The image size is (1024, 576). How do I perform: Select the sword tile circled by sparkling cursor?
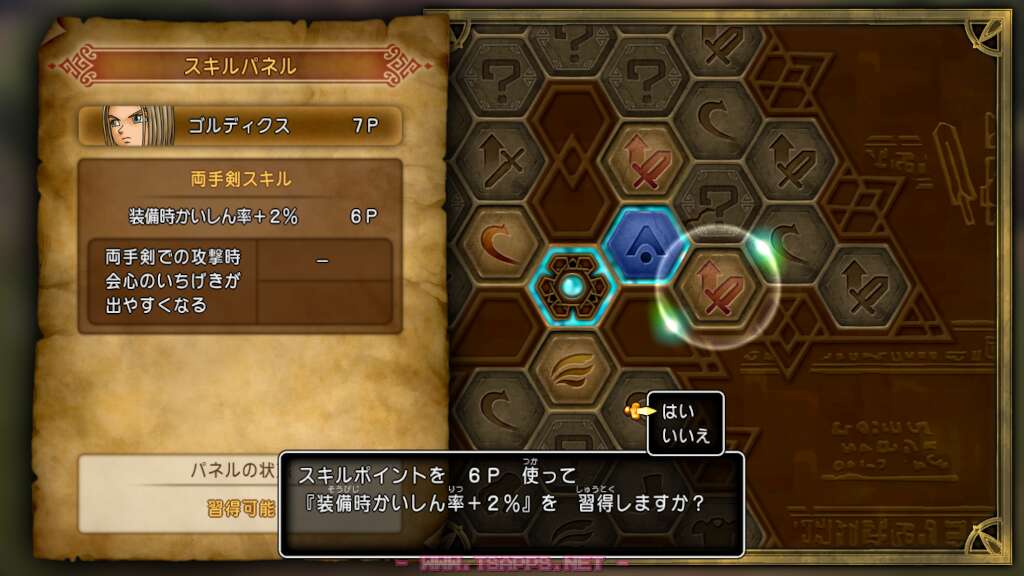(x=717, y=287)
